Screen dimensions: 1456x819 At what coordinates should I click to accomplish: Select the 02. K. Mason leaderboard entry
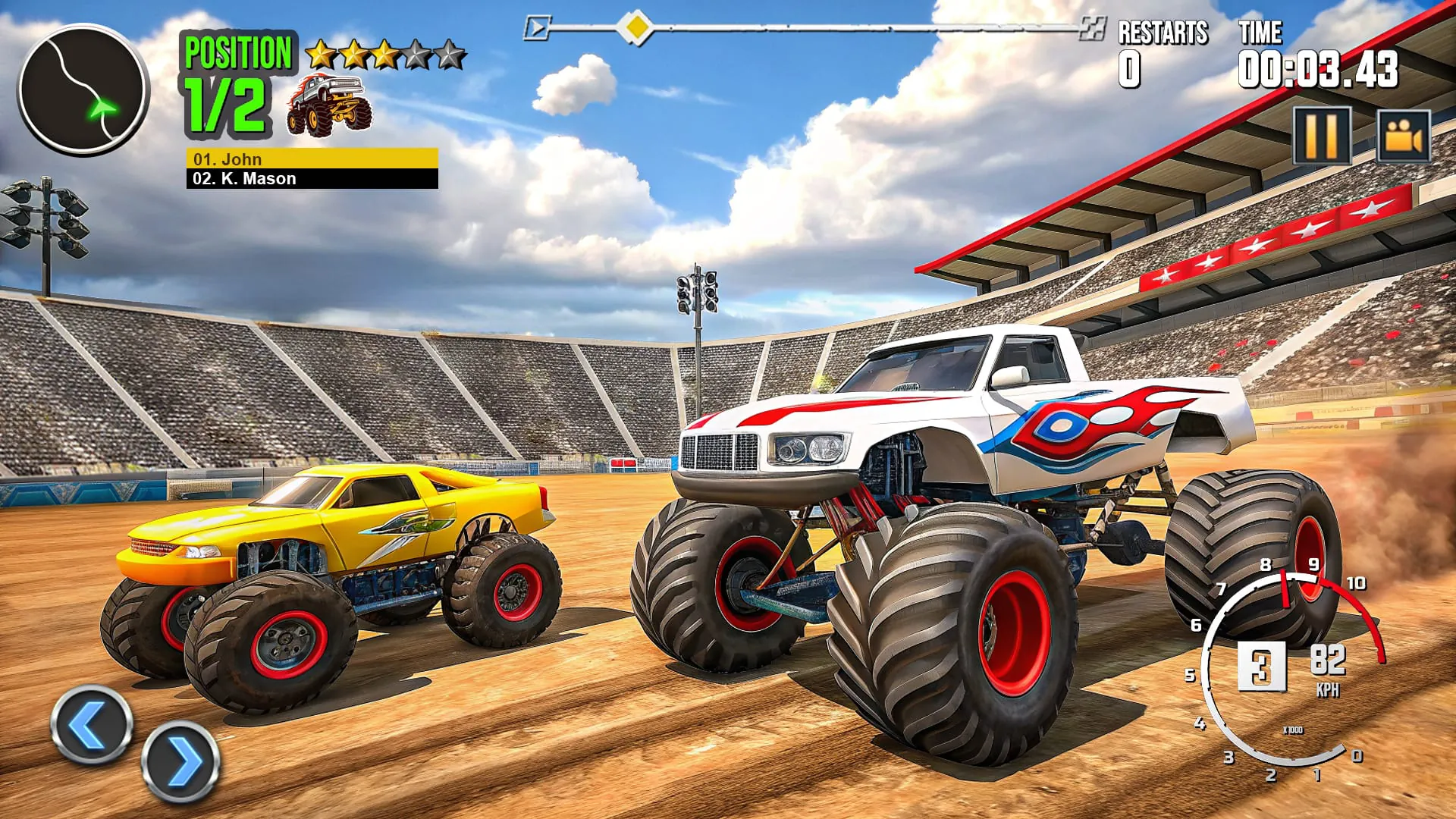point(311,180)
